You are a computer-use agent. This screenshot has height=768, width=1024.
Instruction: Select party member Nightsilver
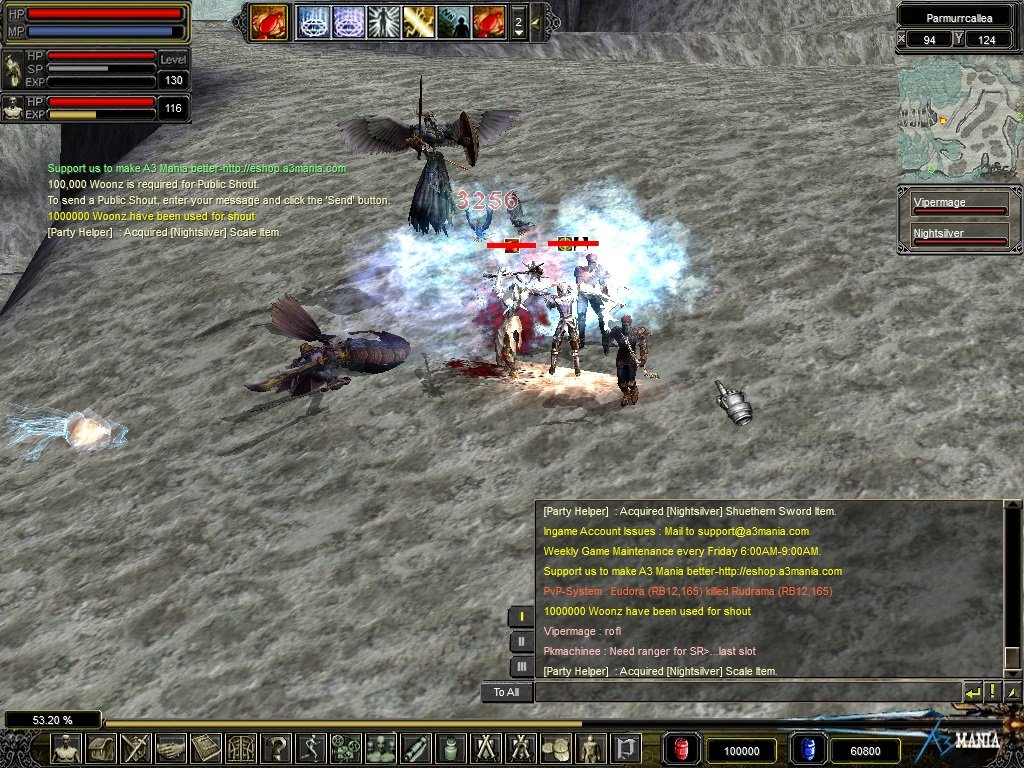tap(958, 237)
